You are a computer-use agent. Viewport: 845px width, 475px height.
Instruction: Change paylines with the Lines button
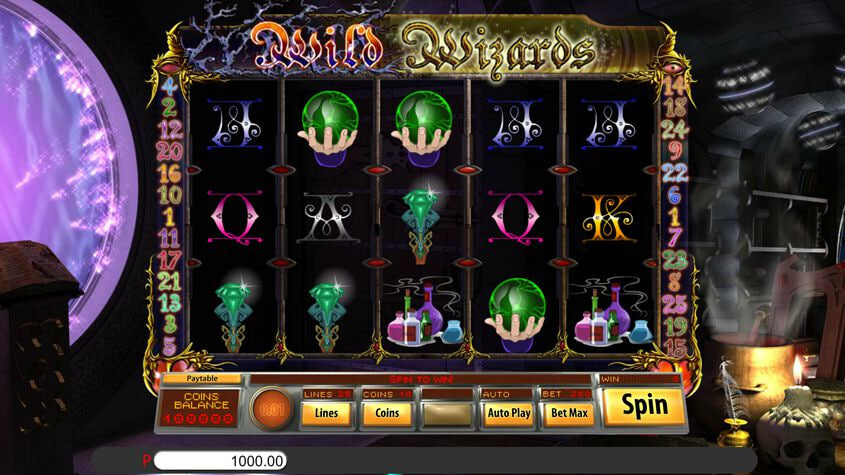pos(327,412)
